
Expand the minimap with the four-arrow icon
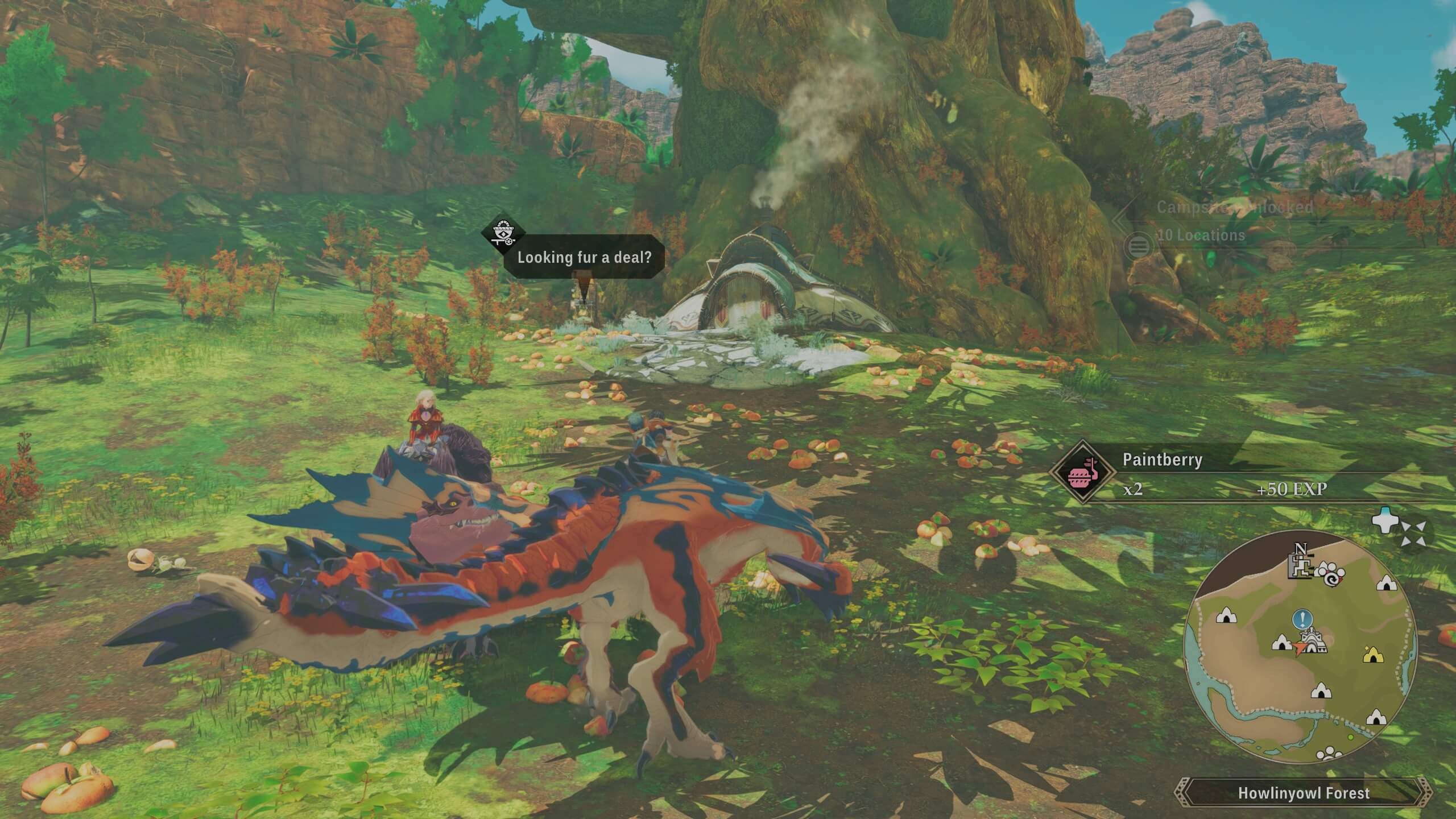[x=1413, y=534]
